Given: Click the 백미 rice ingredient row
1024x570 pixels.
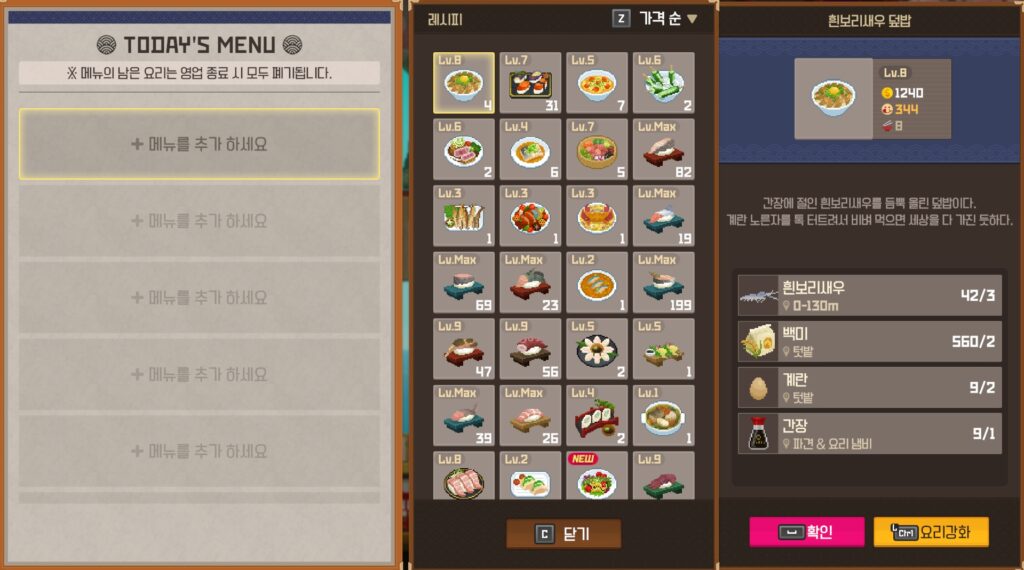Looking at the screenshot, I should point(869,341).
